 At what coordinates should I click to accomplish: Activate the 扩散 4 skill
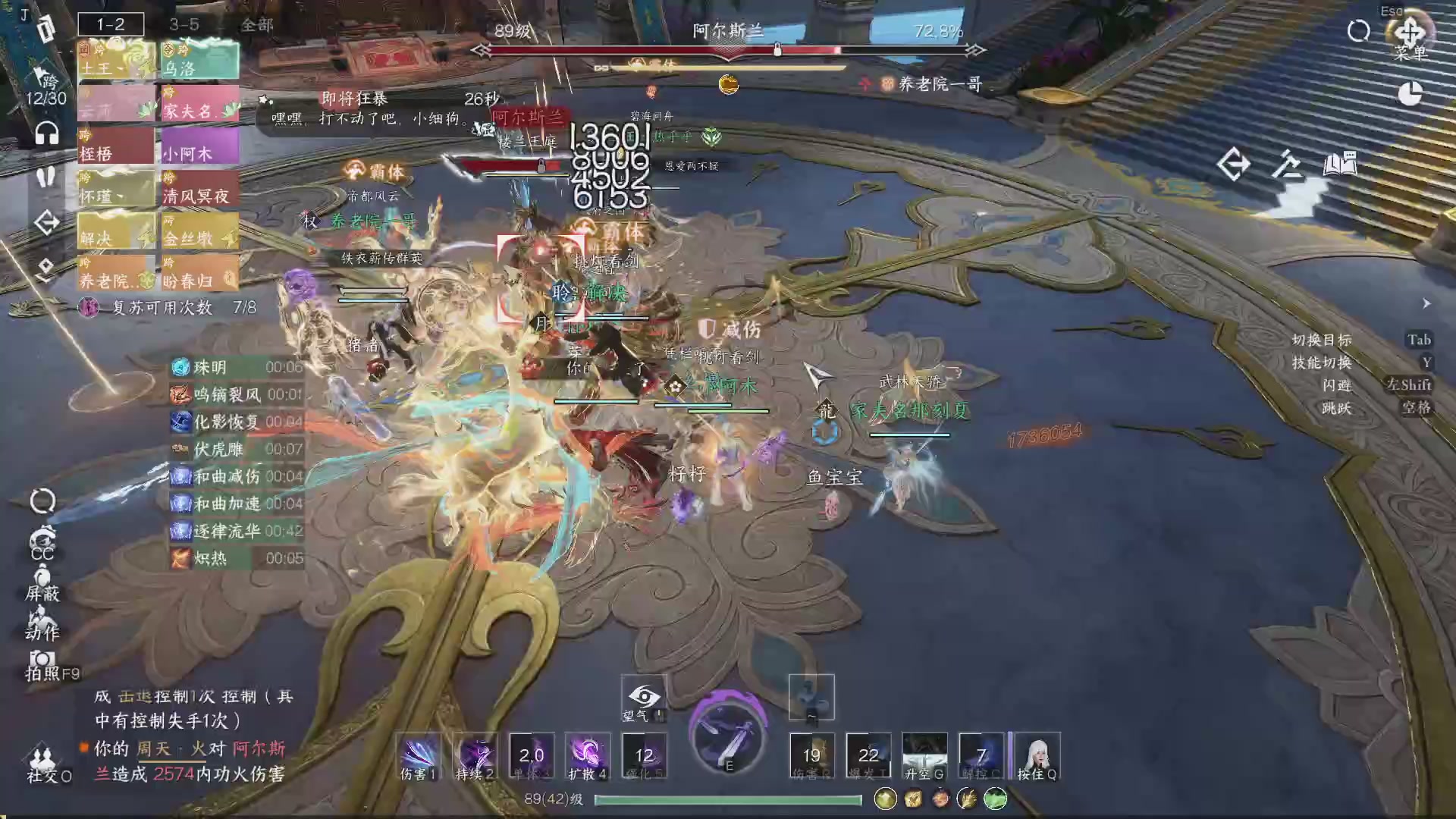click(588, 755)
